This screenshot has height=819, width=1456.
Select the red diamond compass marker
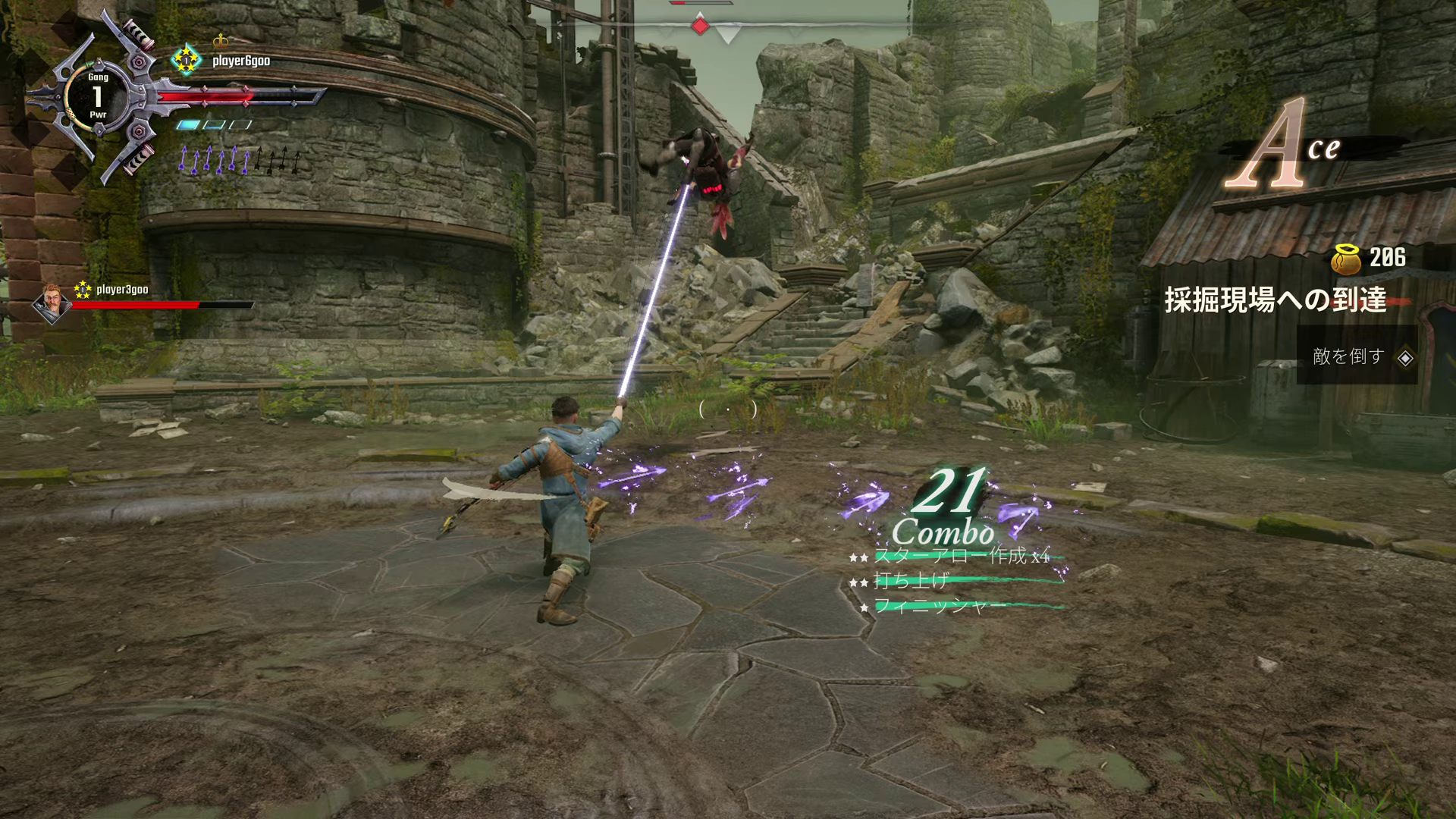coord(700,27)
